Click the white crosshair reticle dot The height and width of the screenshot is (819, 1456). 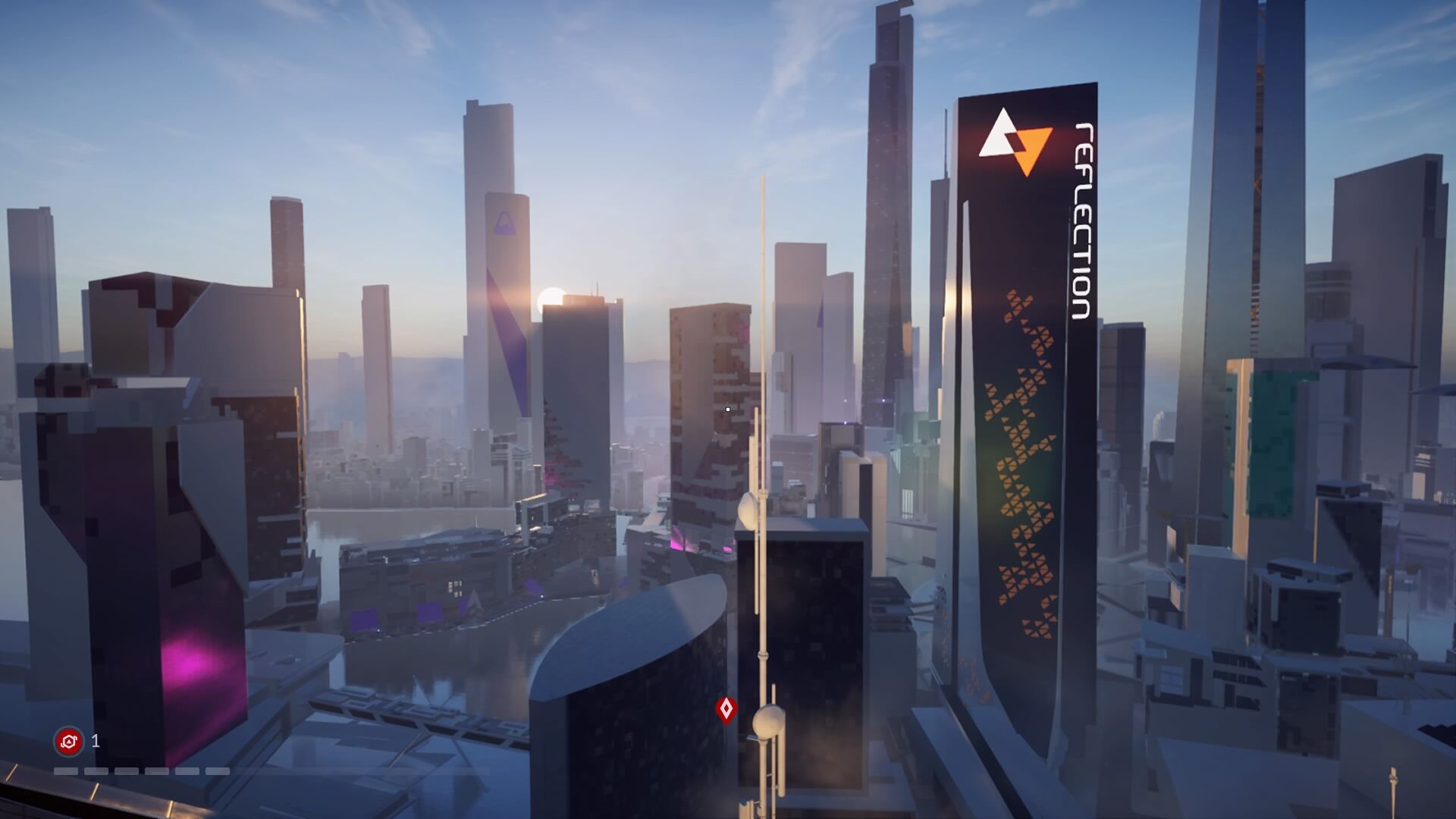pos(727,409)
